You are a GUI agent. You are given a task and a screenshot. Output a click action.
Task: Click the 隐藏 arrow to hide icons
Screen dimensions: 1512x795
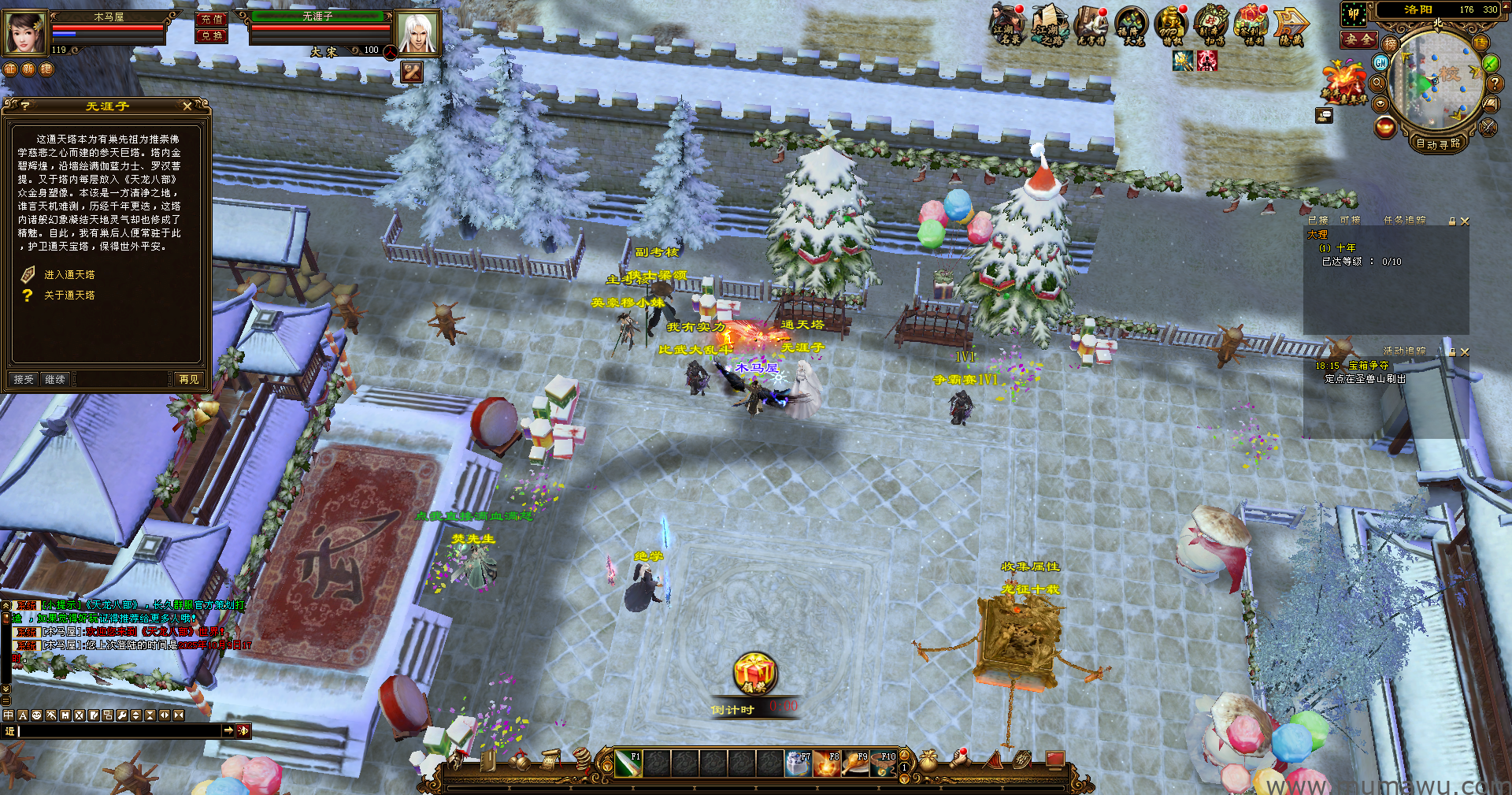1290,26
